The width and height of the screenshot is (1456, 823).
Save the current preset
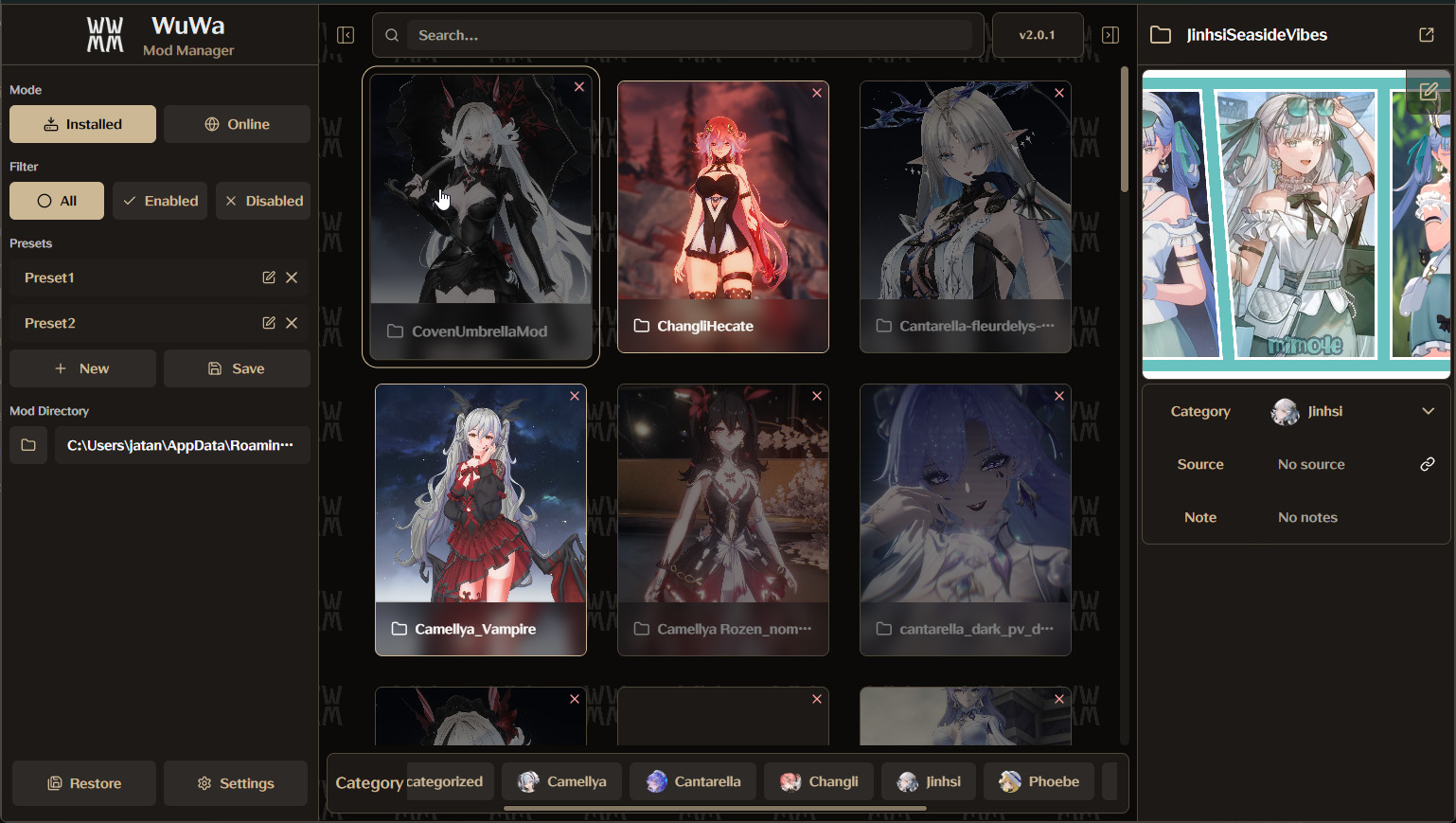tap(237, 367)
